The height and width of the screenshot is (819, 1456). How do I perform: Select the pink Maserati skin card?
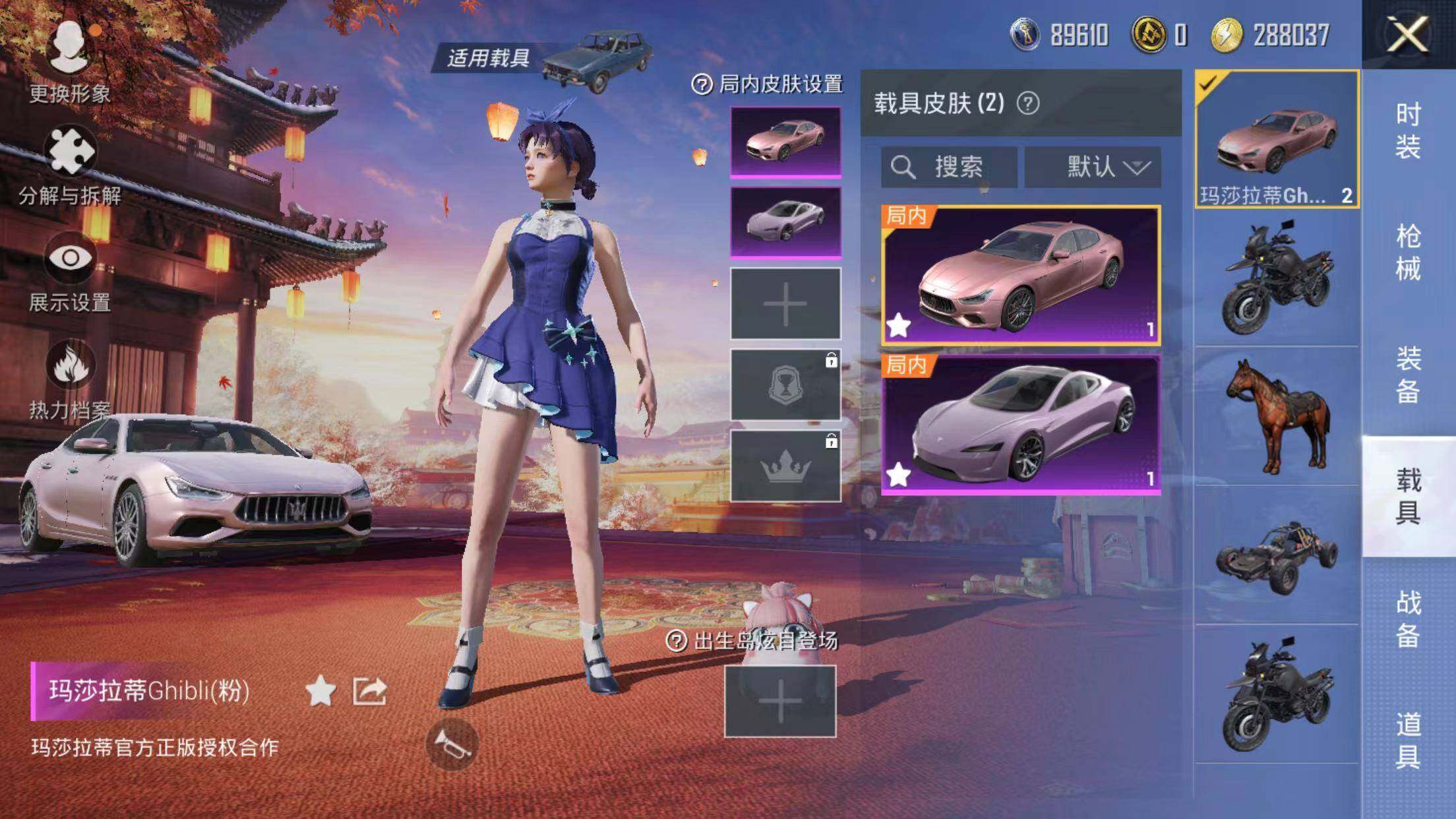click(1020, 275)
